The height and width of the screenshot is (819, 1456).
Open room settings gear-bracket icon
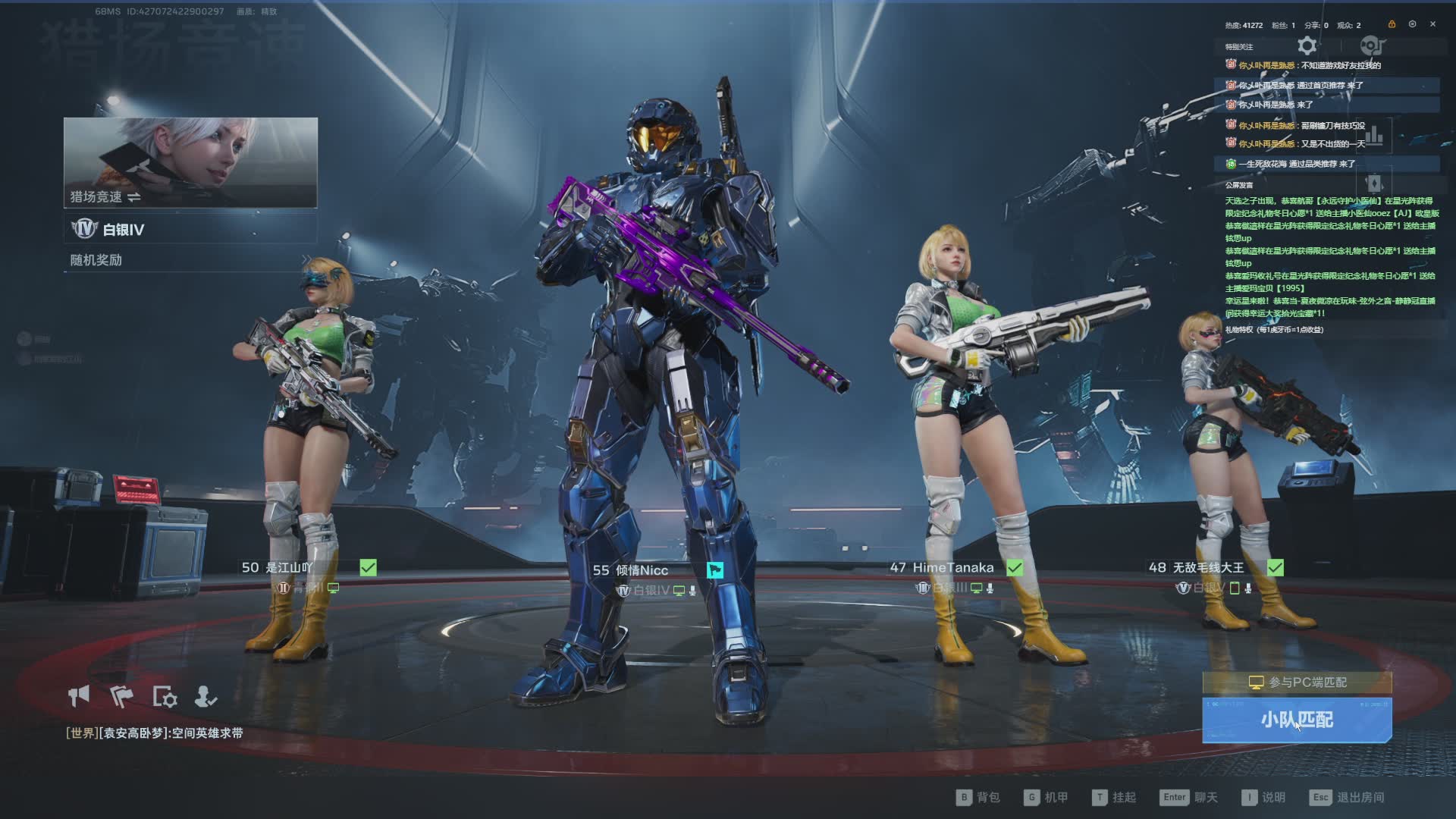click(165, 697)
